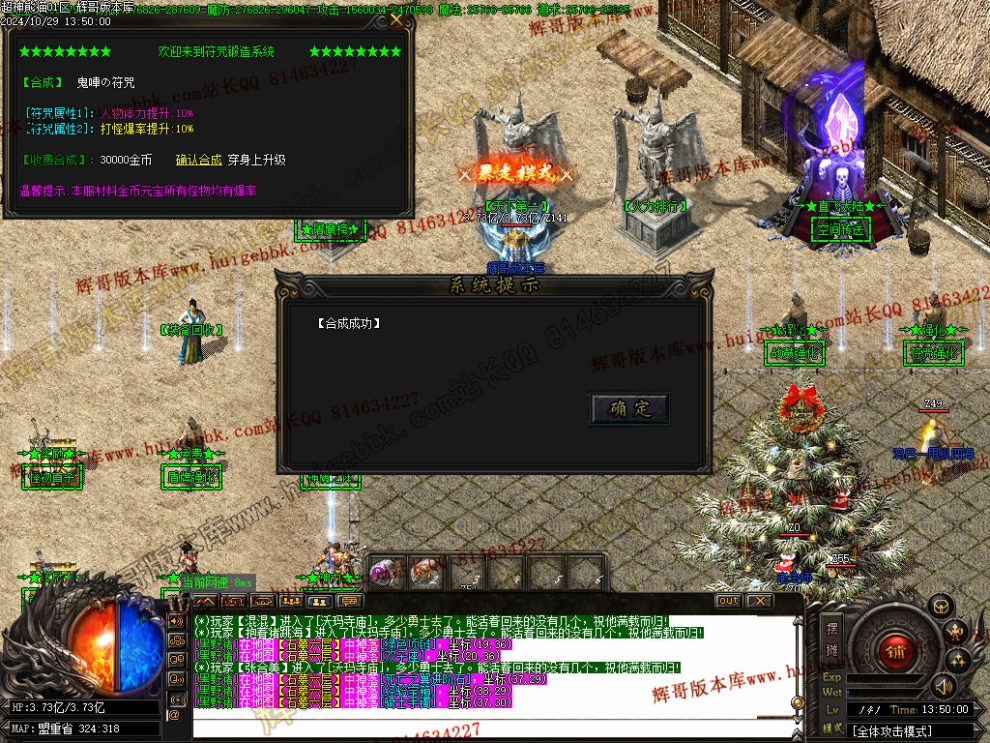990x743 pixels.
Task: Select the highlighted group chat tab
Action: click(x=320, y=601)
